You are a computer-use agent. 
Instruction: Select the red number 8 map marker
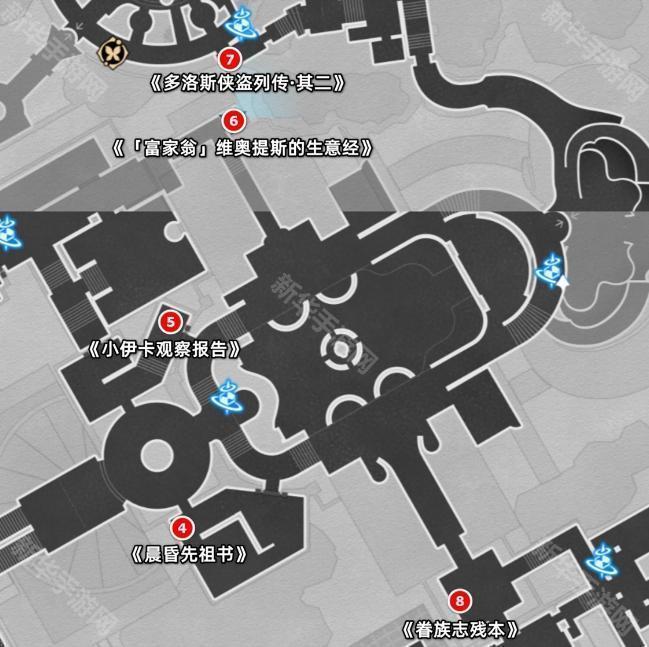459,601
